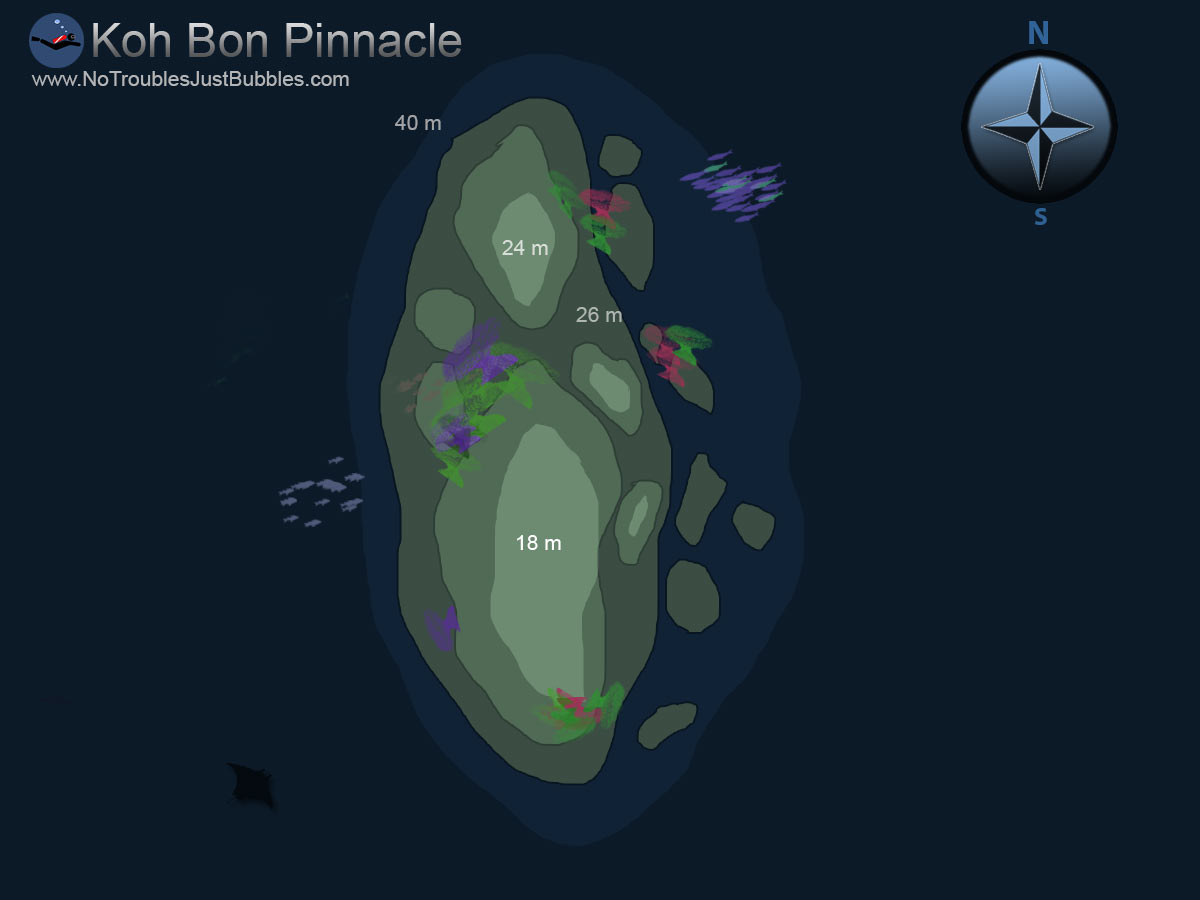The width and height of the screenshot is (1200, 900).
Task: Click the scuba diver logo icon
Action: [56, 40]
